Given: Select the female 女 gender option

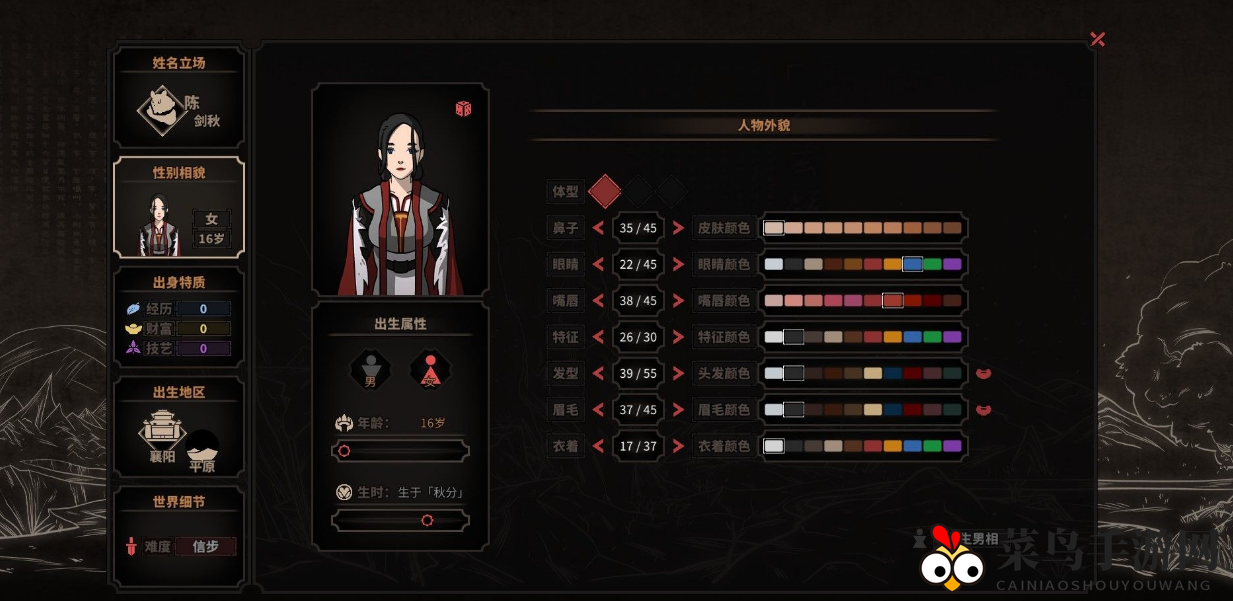Looking at the screenshot, I should [x=430, y=369].
